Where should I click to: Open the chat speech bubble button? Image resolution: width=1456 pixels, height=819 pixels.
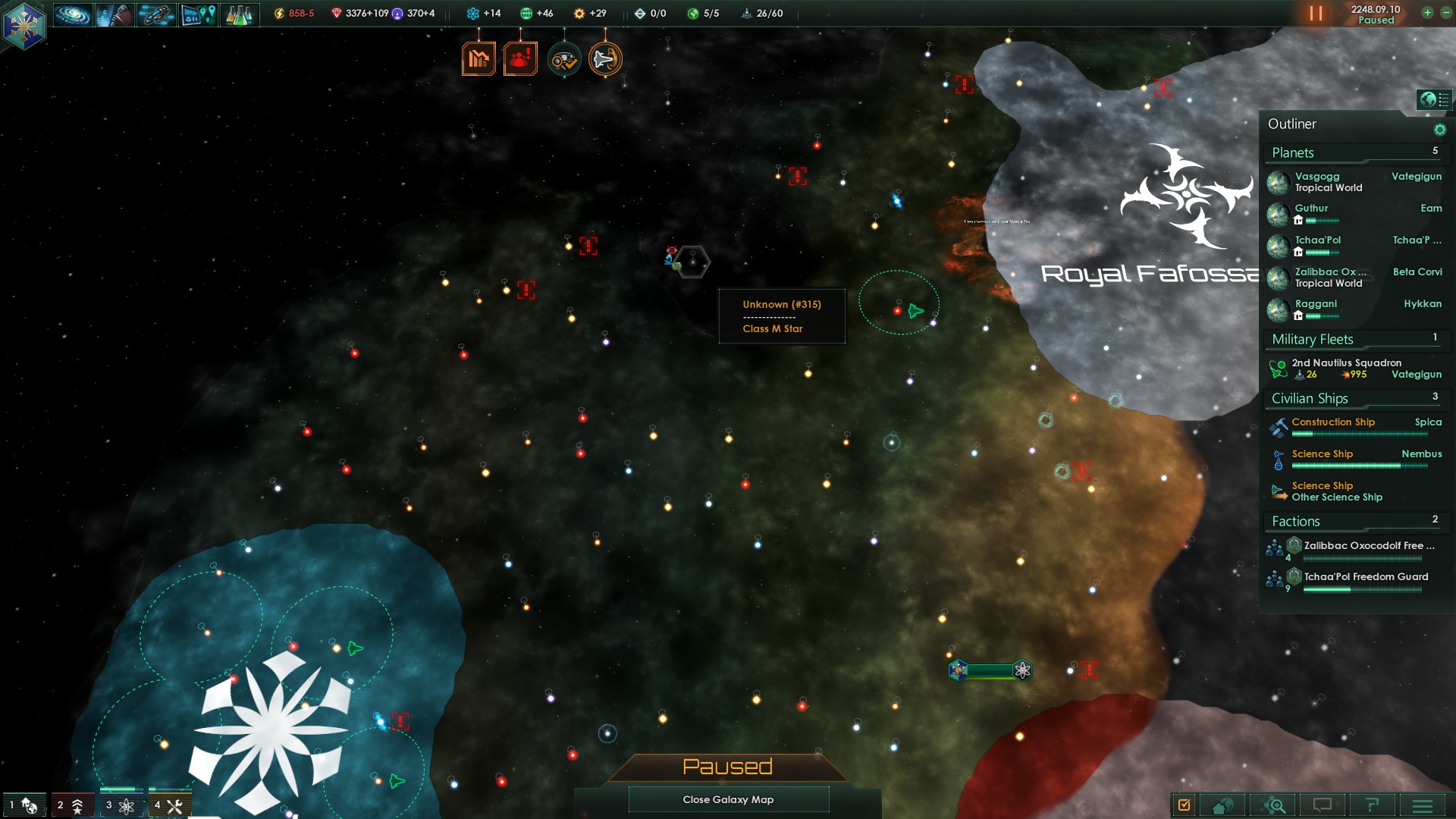(1323, 805)
